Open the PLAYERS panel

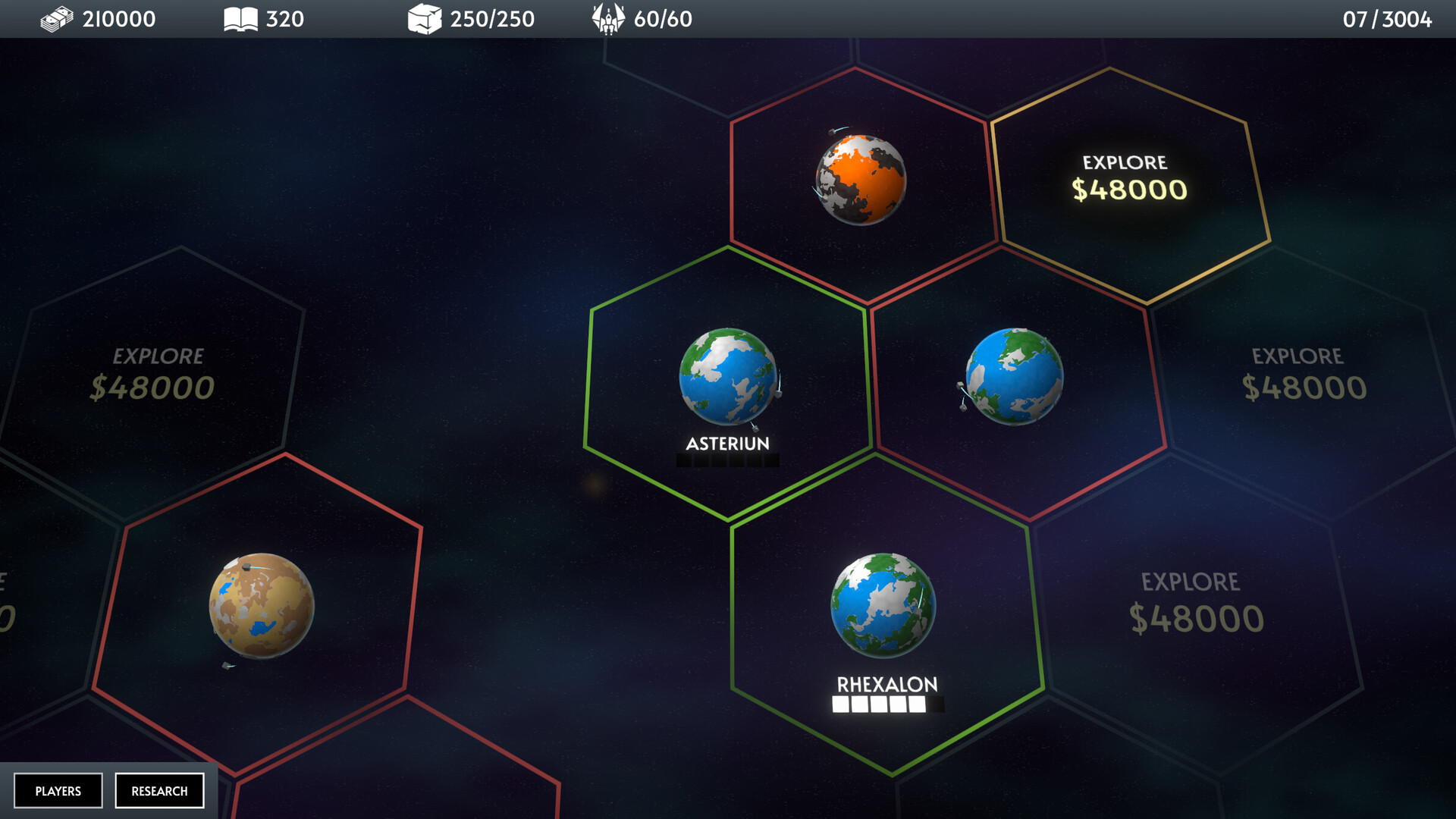click(60, 790)
